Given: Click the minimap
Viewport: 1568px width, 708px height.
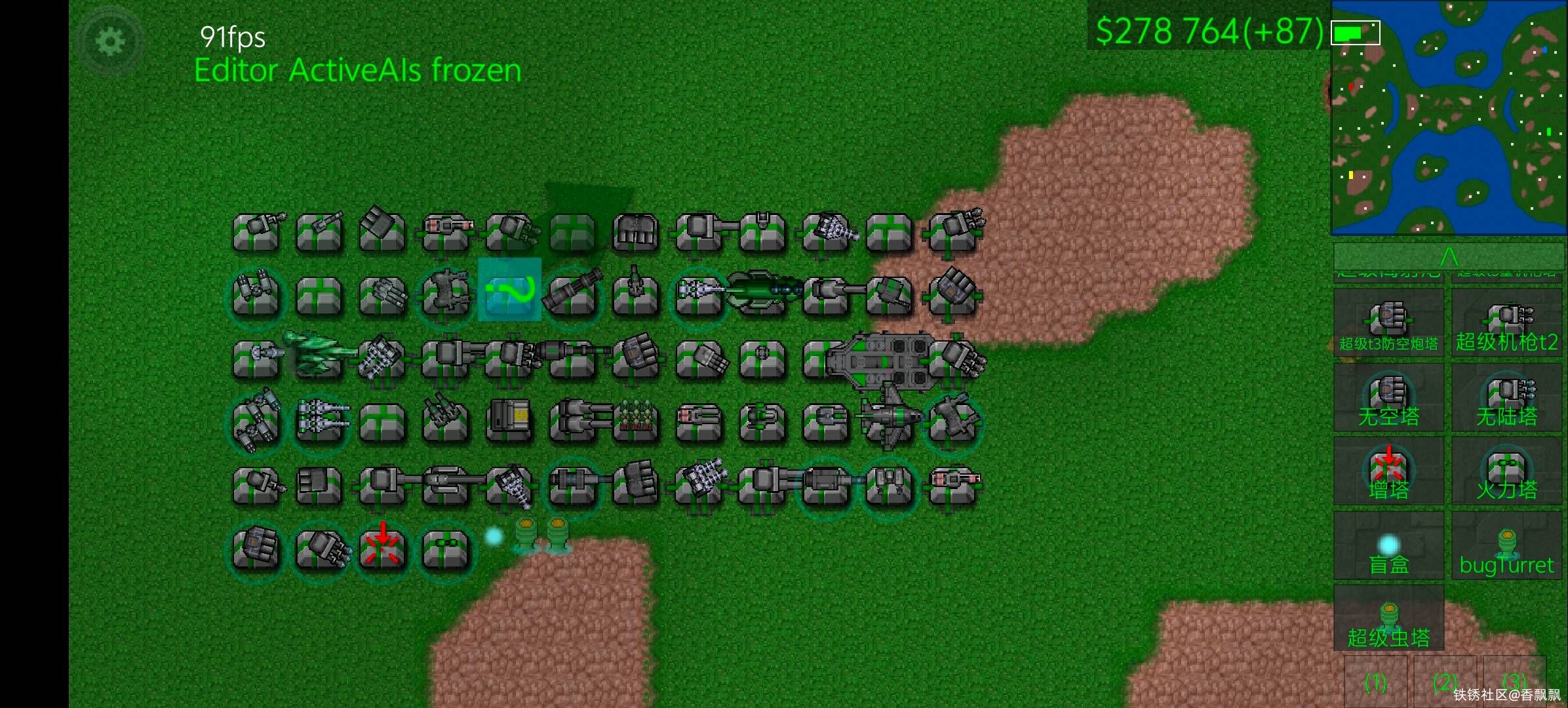Looking at the screenshot, I should click(x=1448, y=117).
